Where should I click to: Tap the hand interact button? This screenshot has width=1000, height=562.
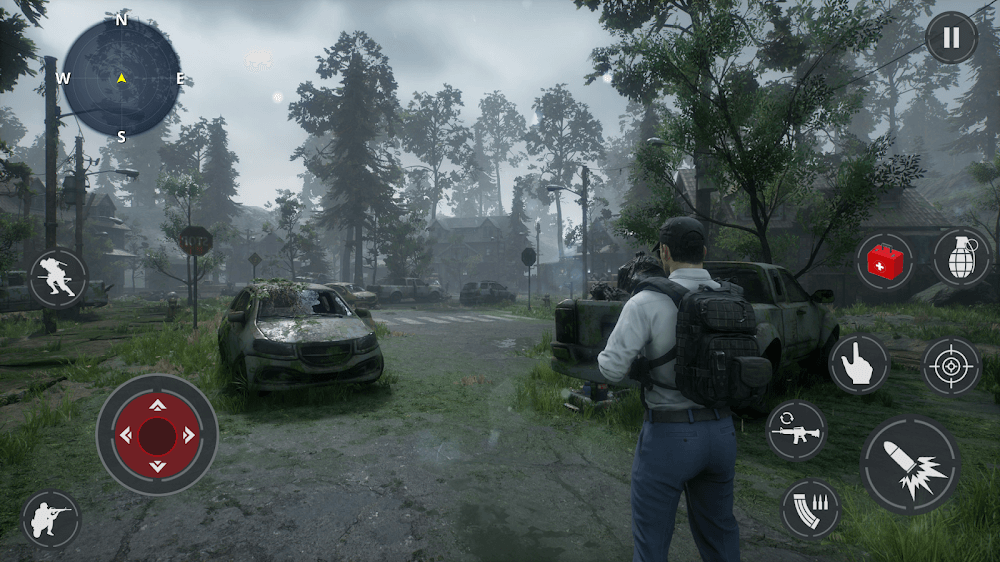tap(859, 364)
